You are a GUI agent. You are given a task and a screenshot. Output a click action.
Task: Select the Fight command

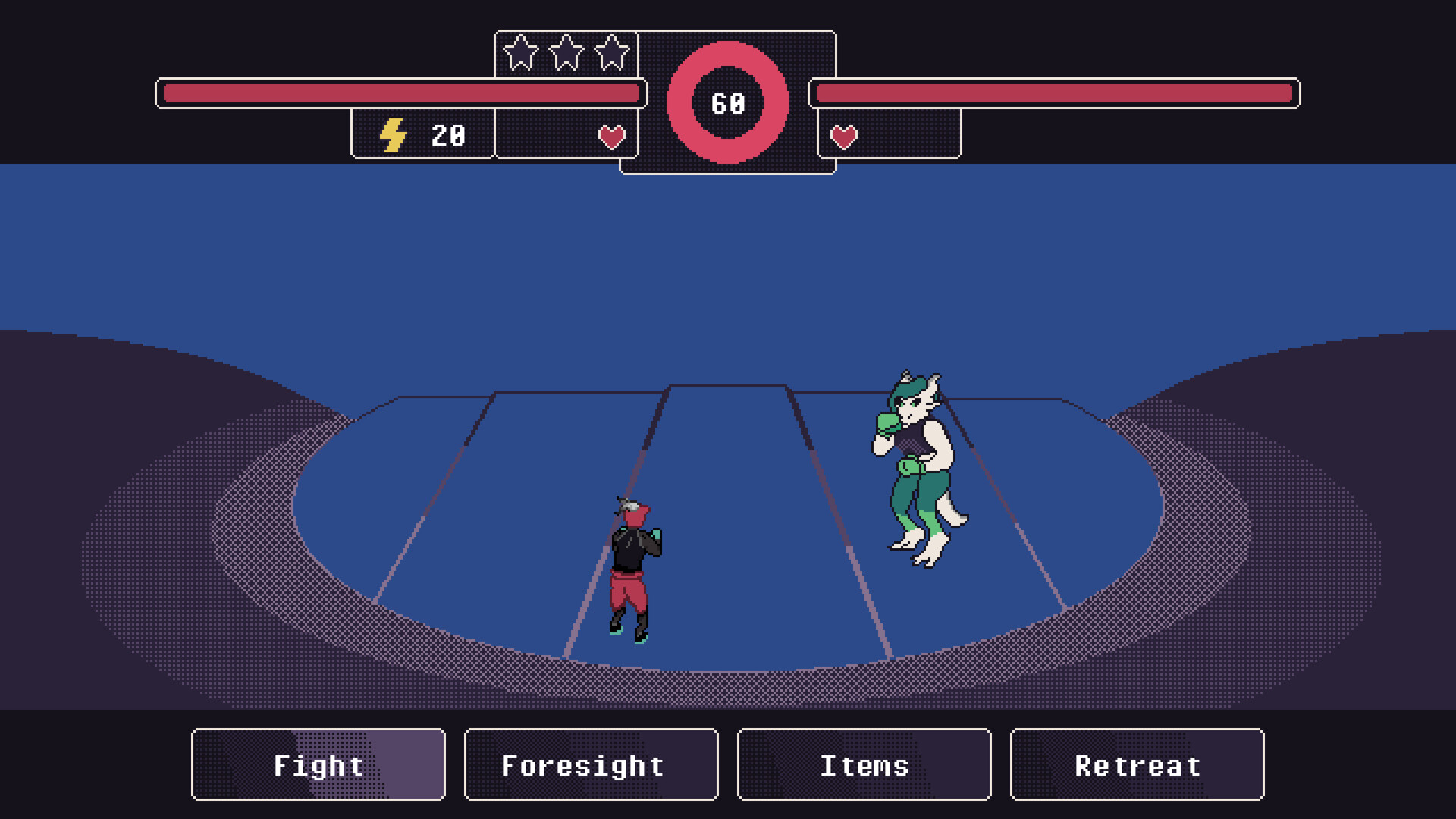317,764
